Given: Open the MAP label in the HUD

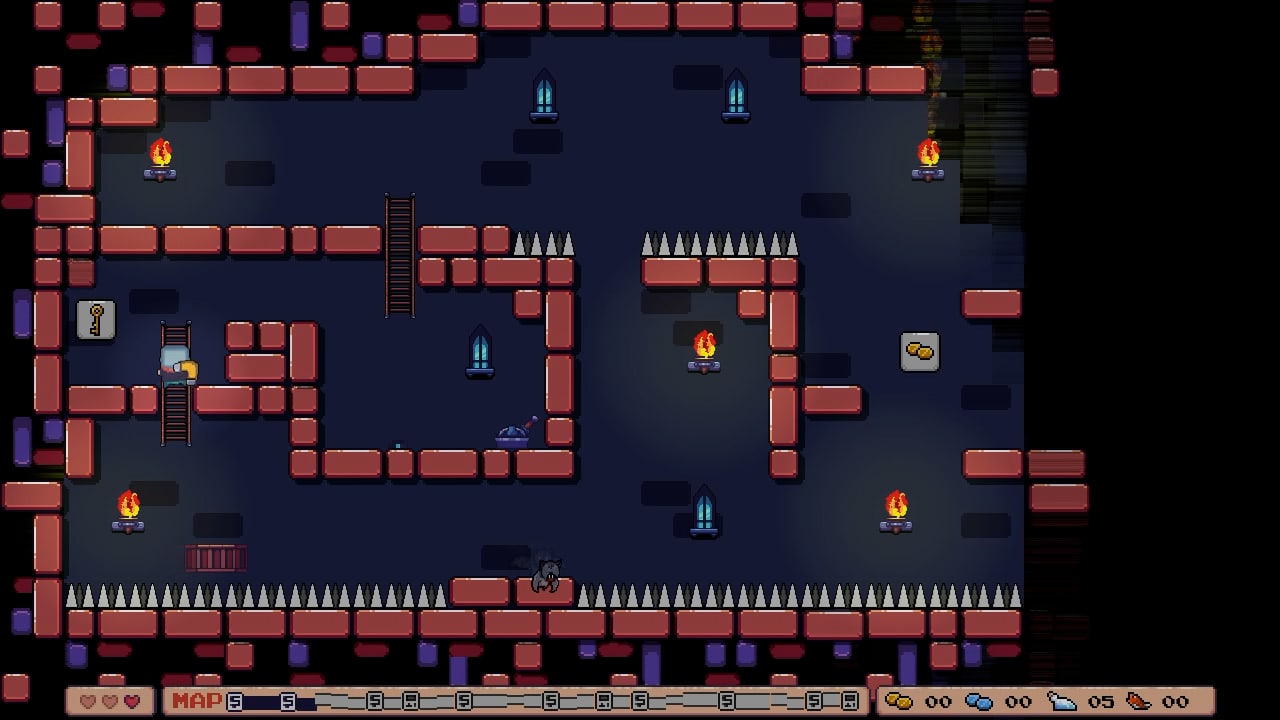Looking at the screenshot, I should coord(196,702).
